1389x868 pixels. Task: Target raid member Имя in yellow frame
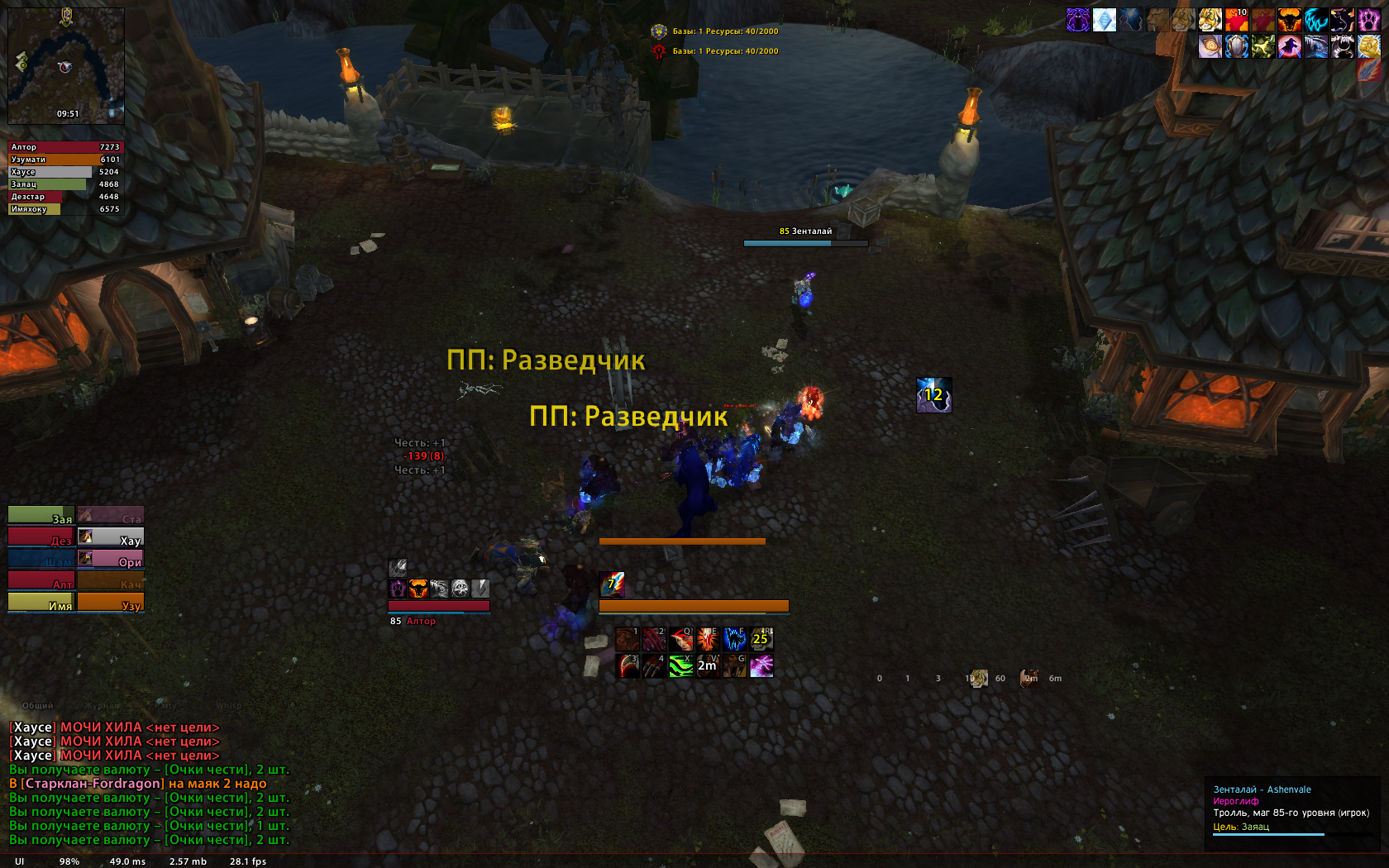click(x=41, y=603)
